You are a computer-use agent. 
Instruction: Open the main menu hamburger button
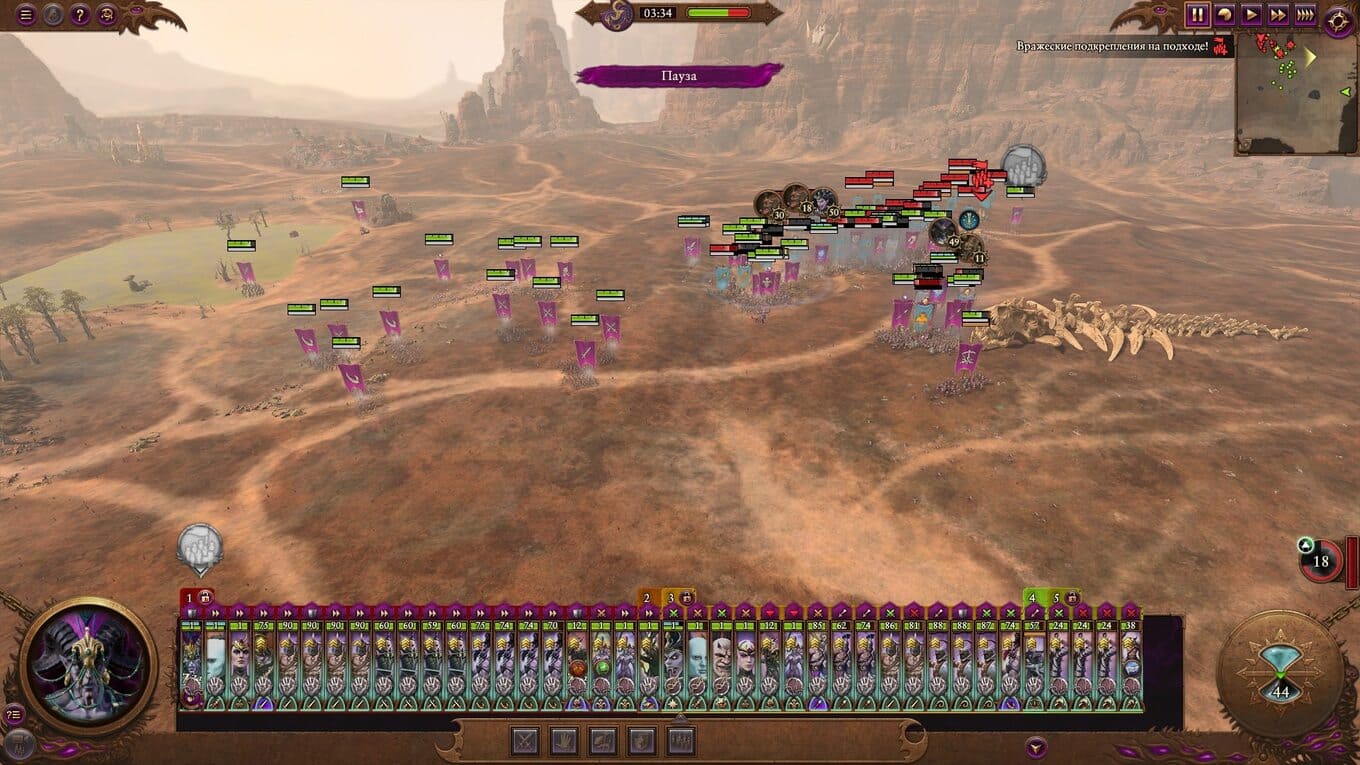pos(26,15)
